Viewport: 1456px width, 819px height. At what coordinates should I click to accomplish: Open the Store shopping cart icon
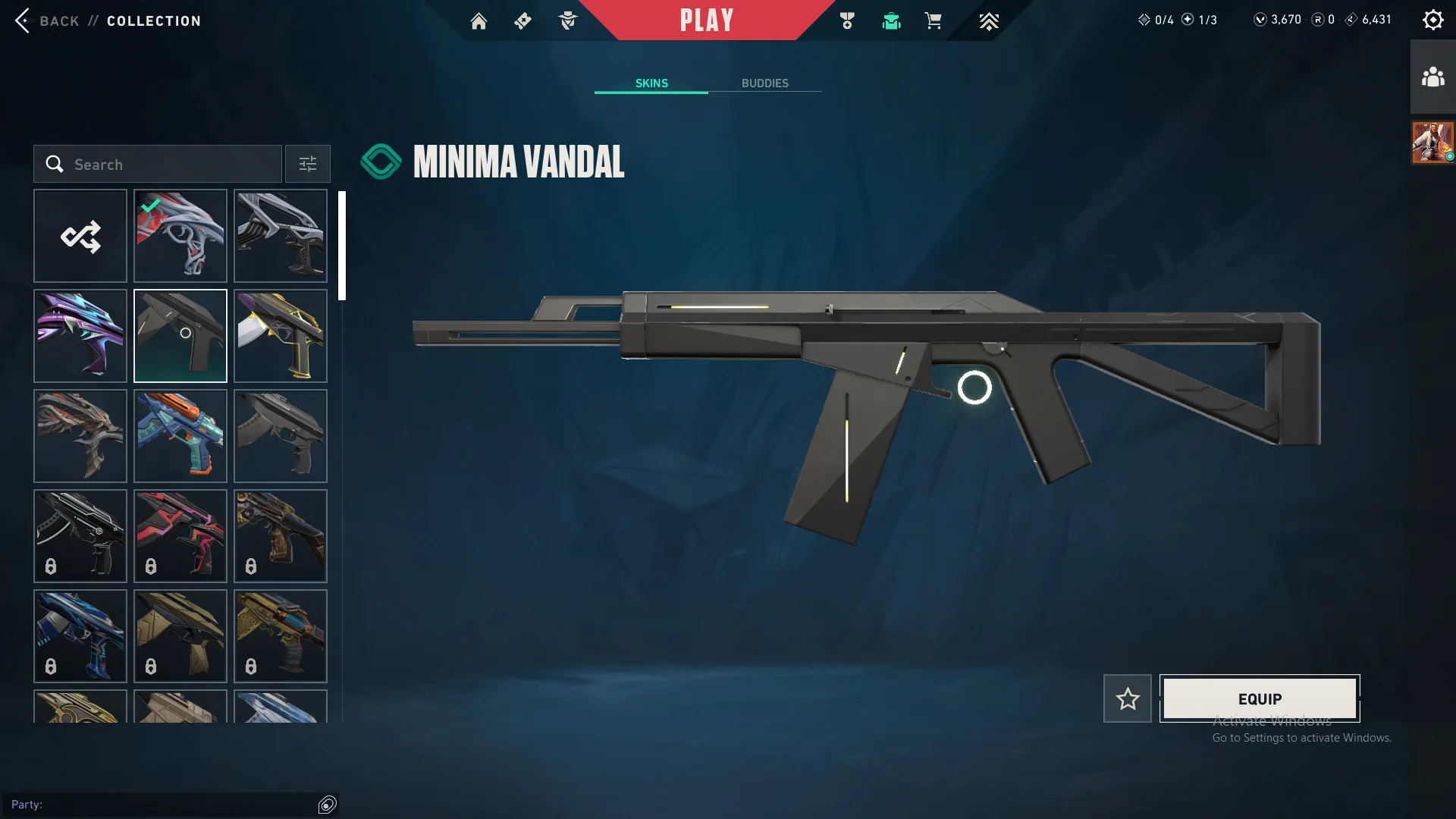coord(934,20)
